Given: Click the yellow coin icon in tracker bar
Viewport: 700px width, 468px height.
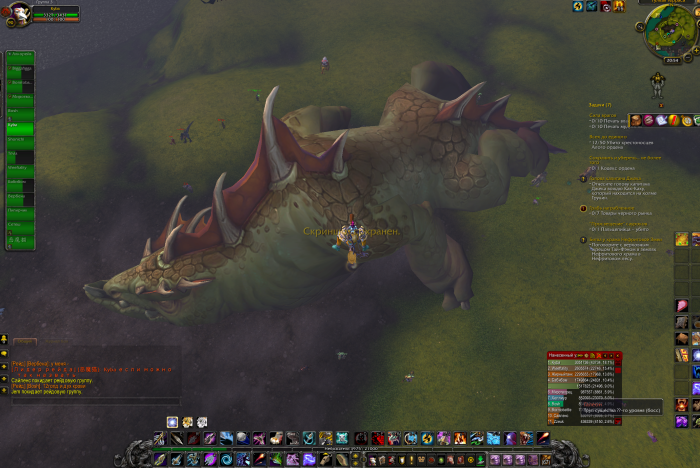Looking at the screenshot, I should pyautogui.click(x=687, y=120).
